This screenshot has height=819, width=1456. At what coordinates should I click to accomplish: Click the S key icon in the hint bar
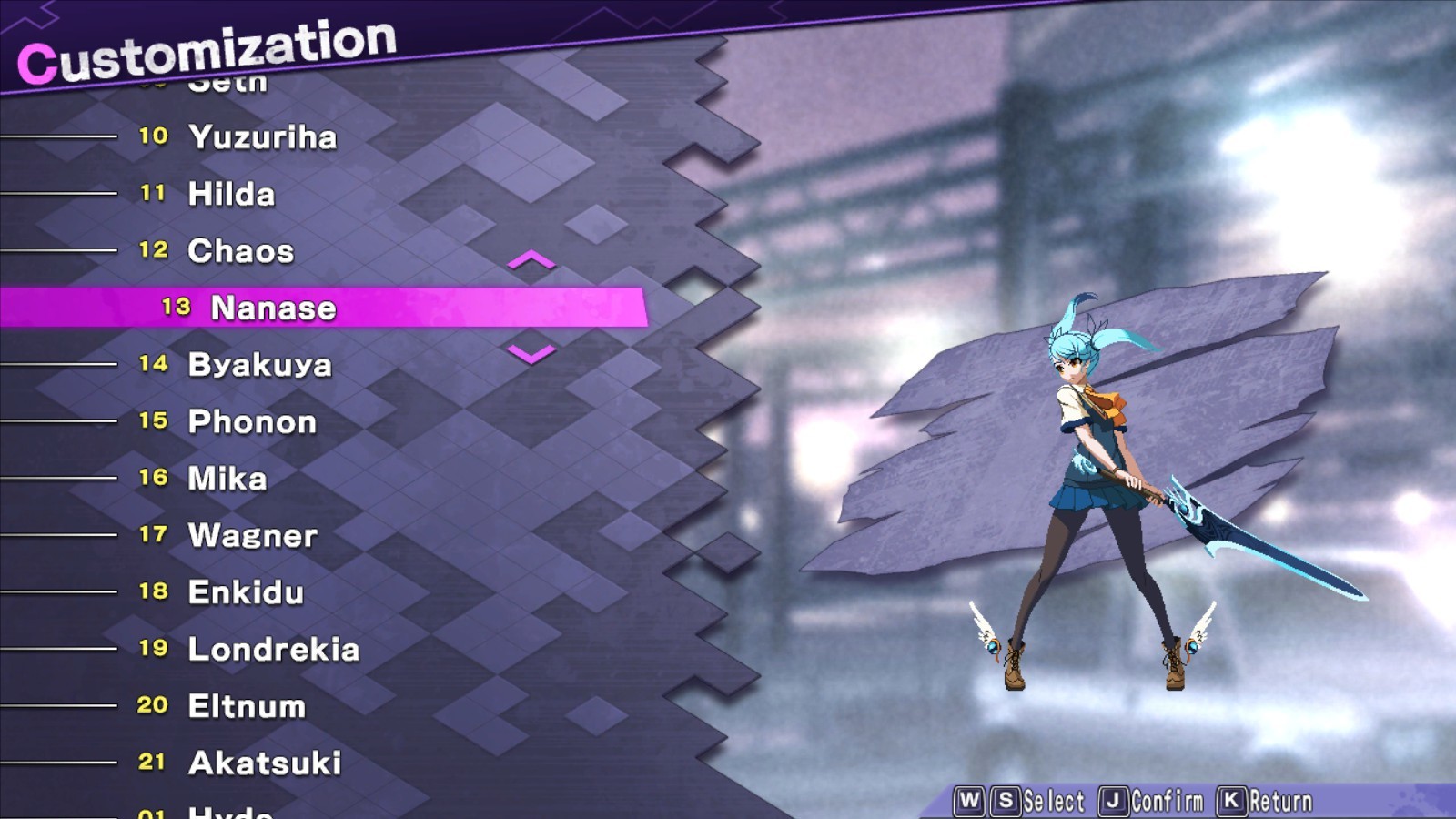tap(1005, 798)
